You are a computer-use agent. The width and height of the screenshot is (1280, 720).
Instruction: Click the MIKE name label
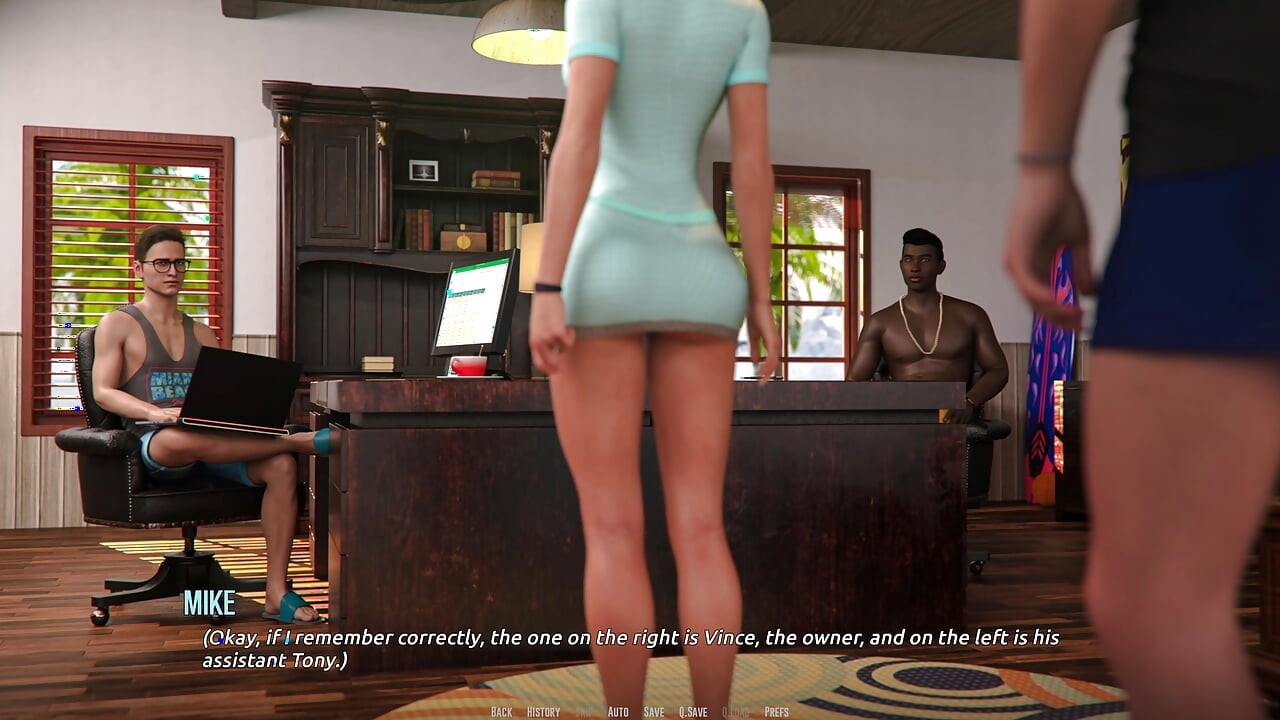tap(209, 604)
